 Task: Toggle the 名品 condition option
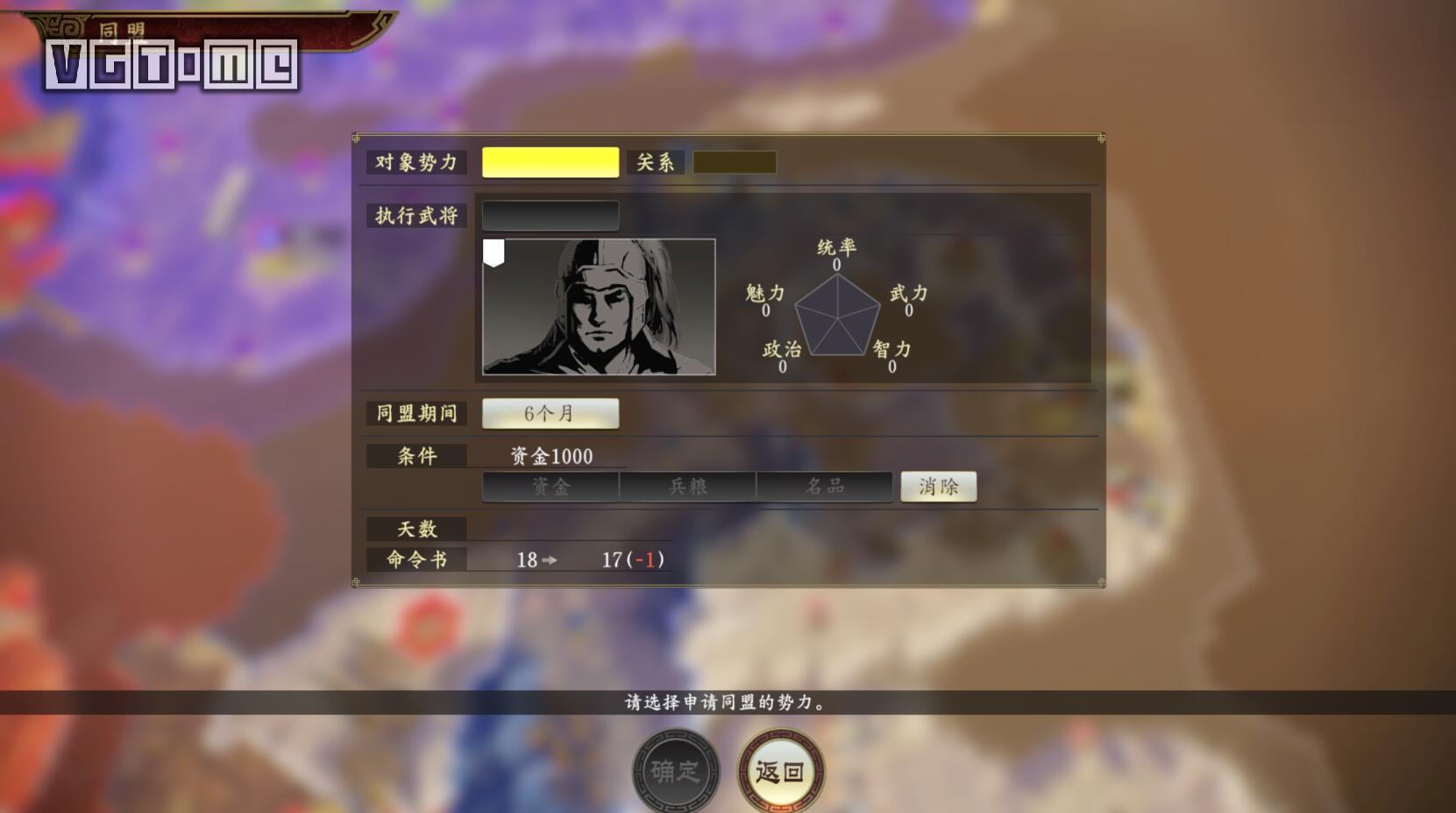pos(824,486)
